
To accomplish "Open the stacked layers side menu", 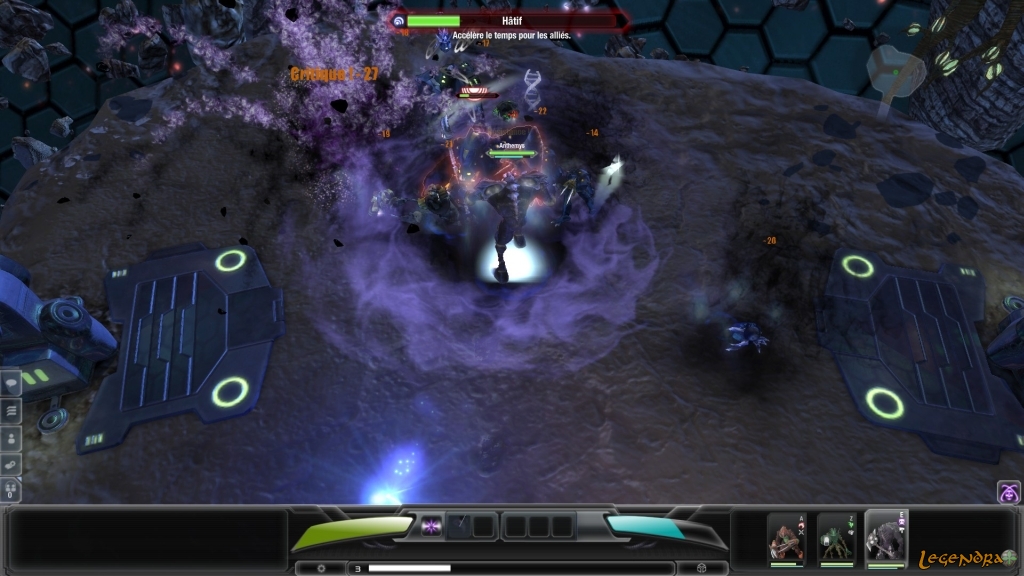I will point(10,410).
